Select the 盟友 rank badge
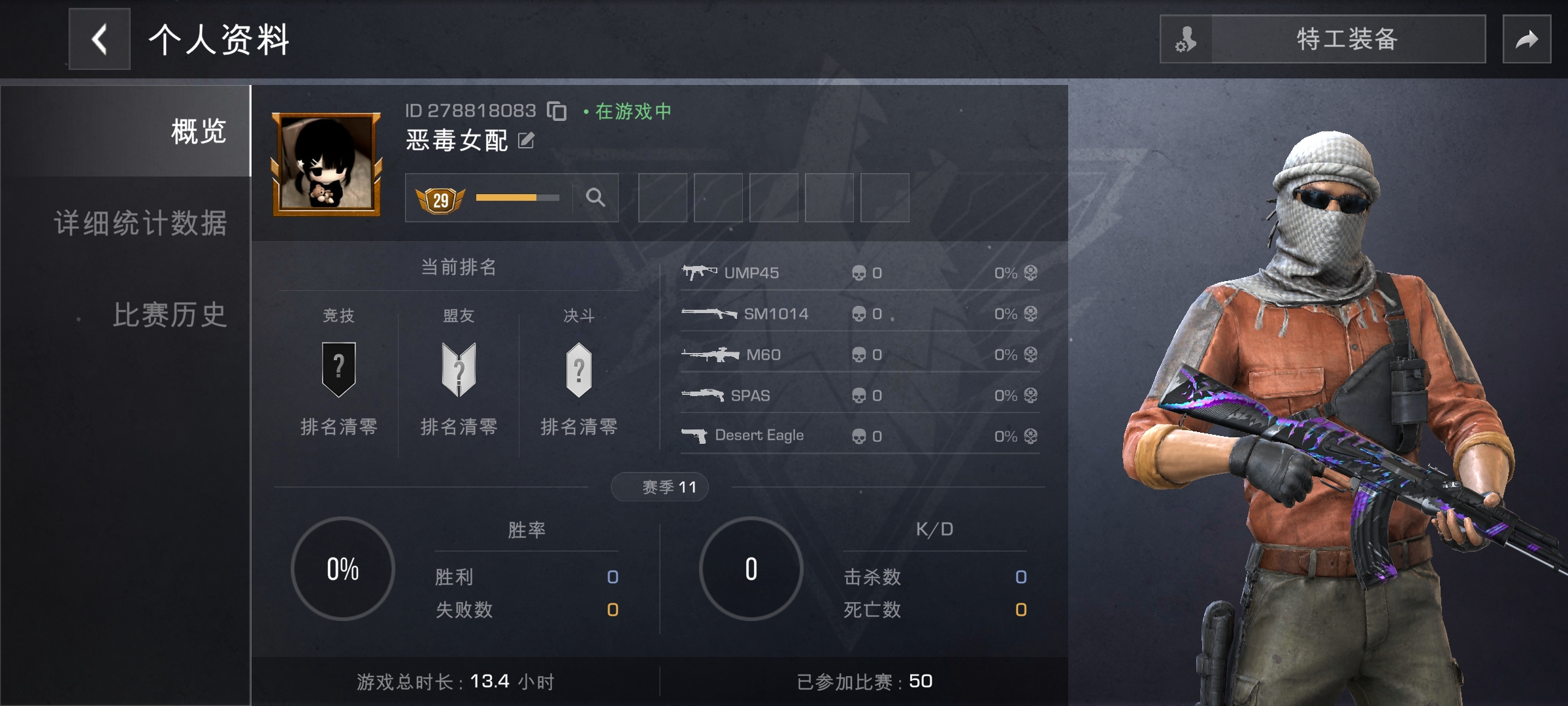Viewport: 1568px width, 706px height. [x=459, y=369]
